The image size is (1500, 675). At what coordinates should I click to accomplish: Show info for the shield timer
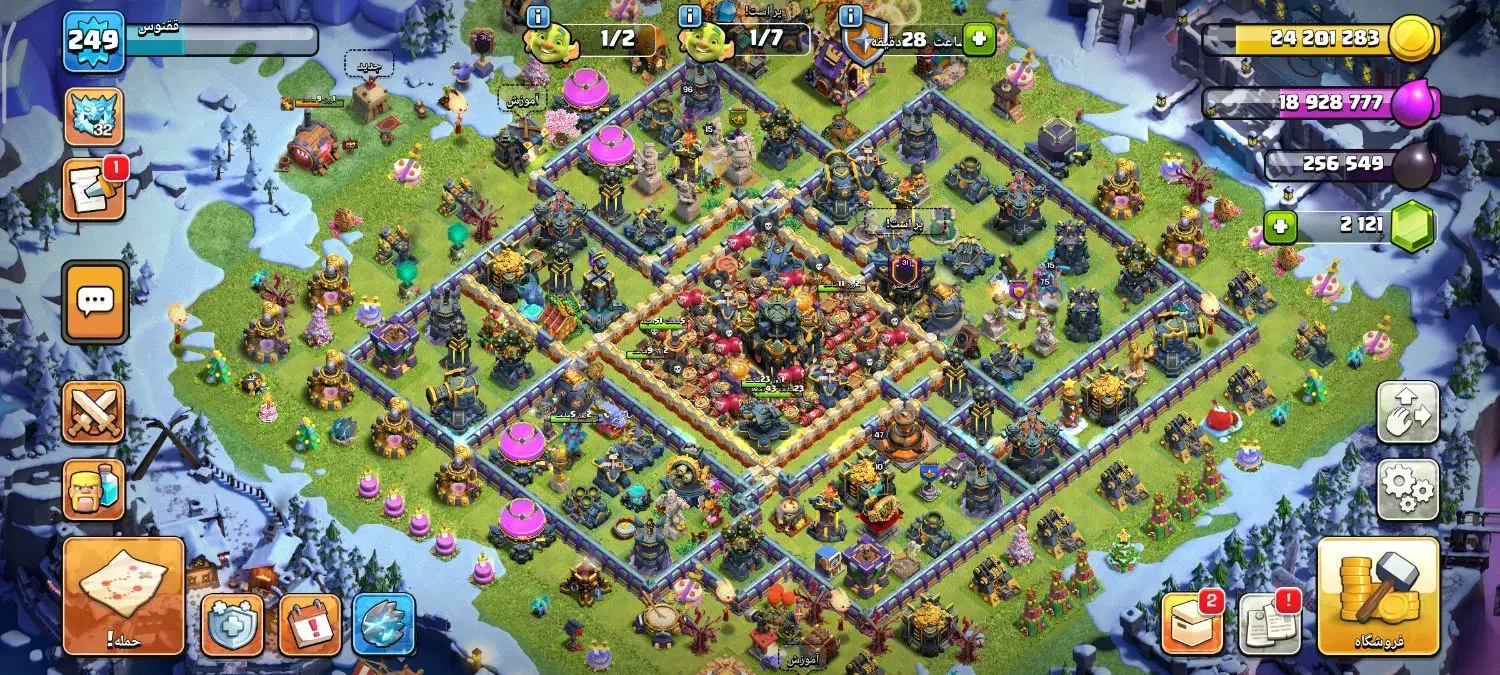click(x=851, y=17)
